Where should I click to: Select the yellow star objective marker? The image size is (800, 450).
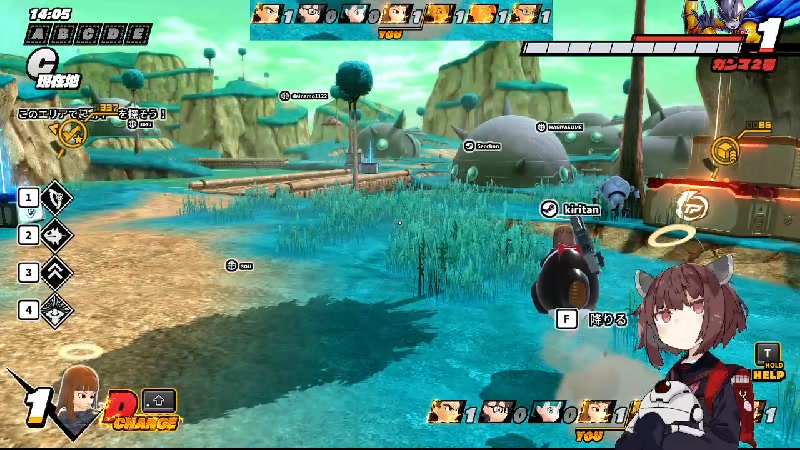coord(71,131)
